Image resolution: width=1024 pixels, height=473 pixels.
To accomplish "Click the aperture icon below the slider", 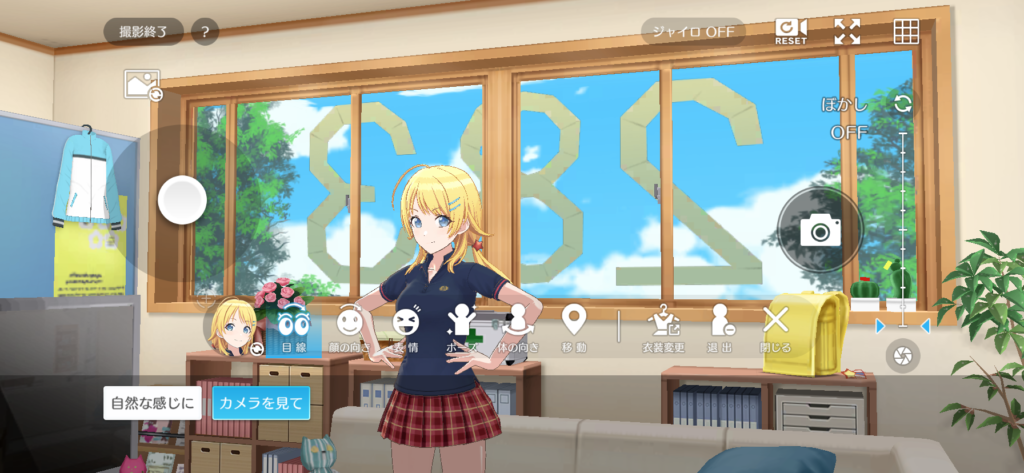I will click(x=903, y=356).
